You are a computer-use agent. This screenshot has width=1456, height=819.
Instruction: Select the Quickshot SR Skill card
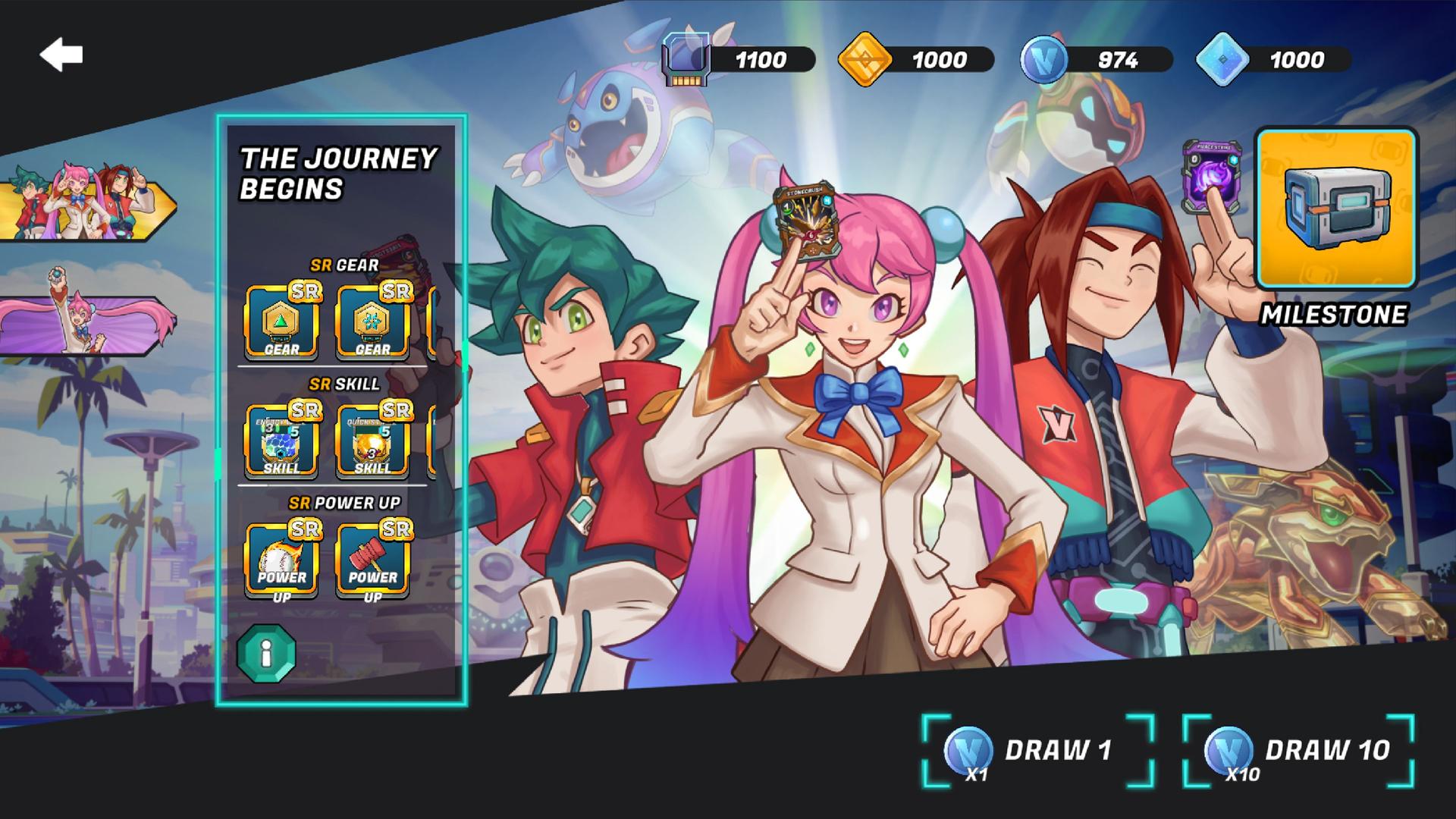(372, 440)
